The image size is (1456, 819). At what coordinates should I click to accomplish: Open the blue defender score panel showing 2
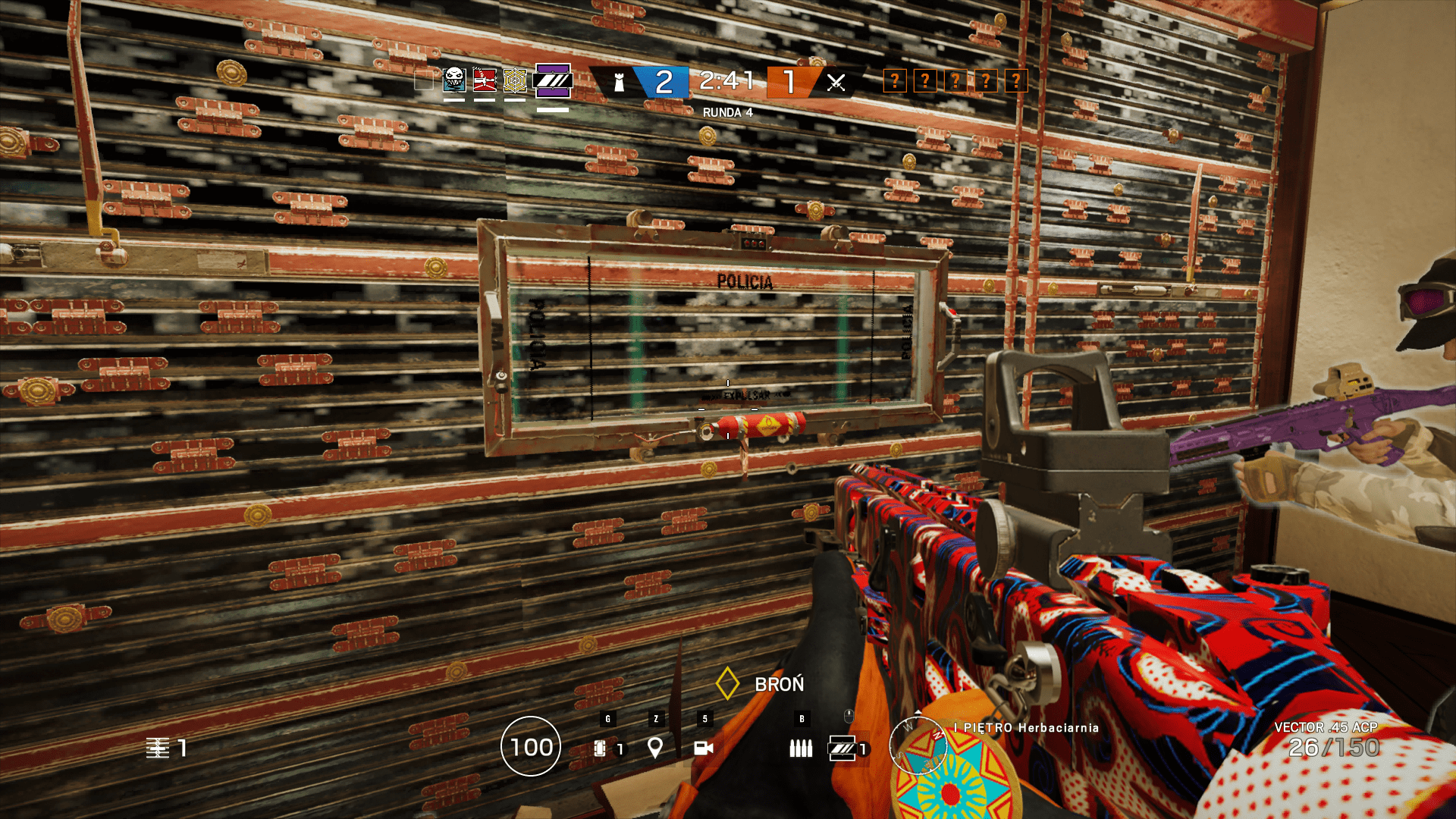click(x=662, y=80)
